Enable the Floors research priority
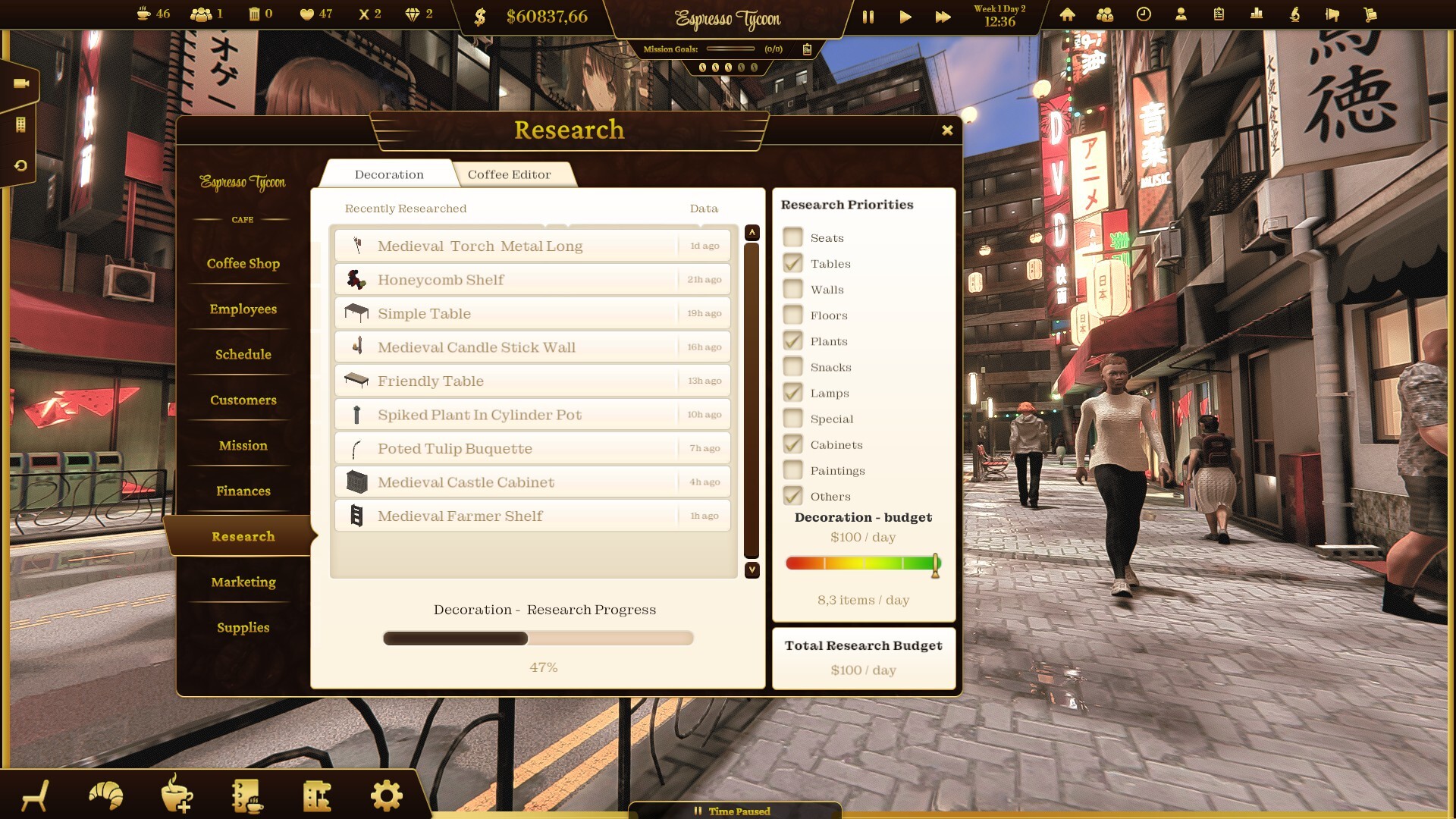 (x=793, y=315)
